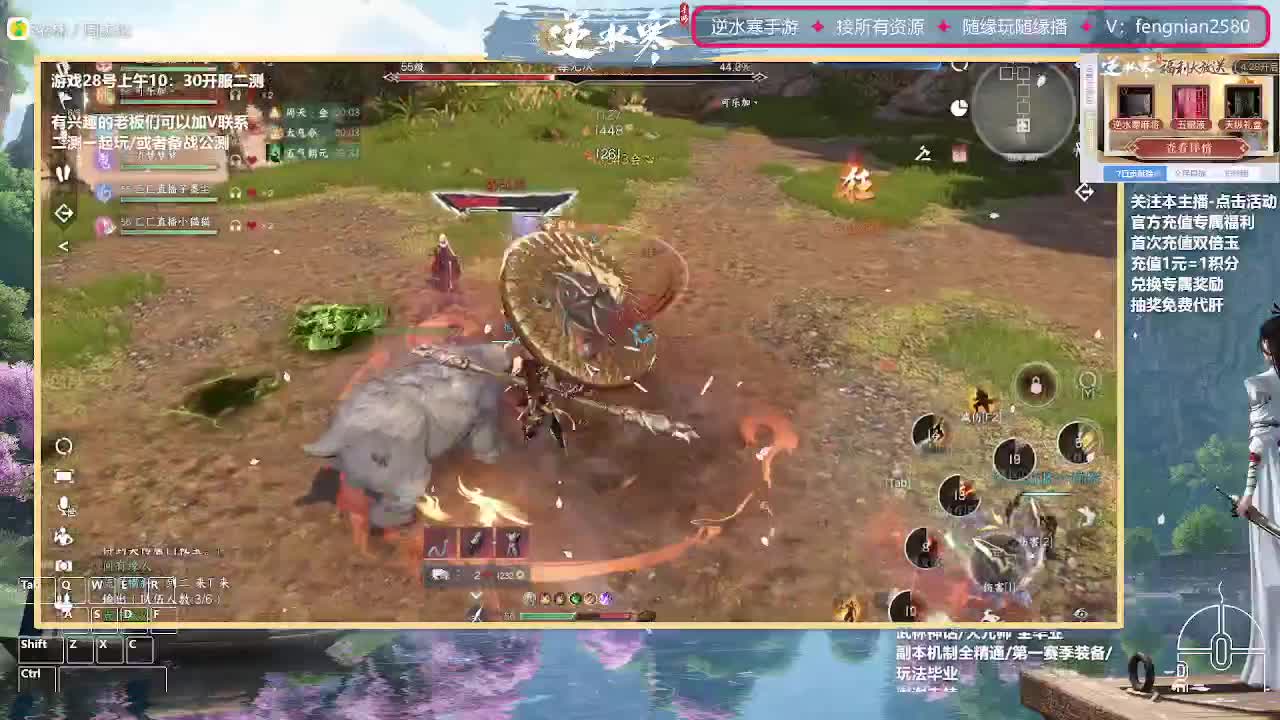Tap the whip item in the quick item slots
1280x720 pixels.
[x=435, y=543]
